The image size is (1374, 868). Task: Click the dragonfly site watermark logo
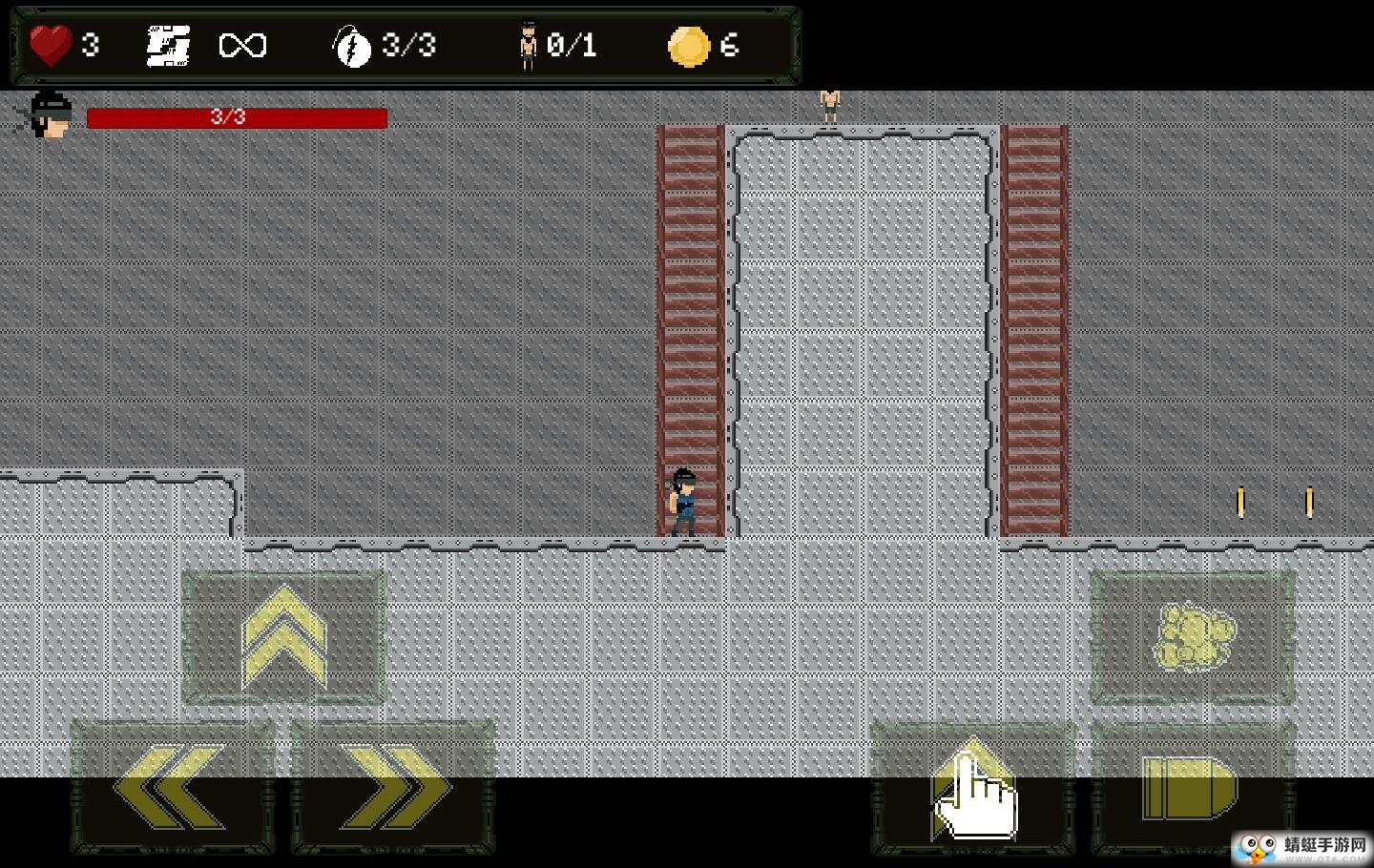point(1301,847)
